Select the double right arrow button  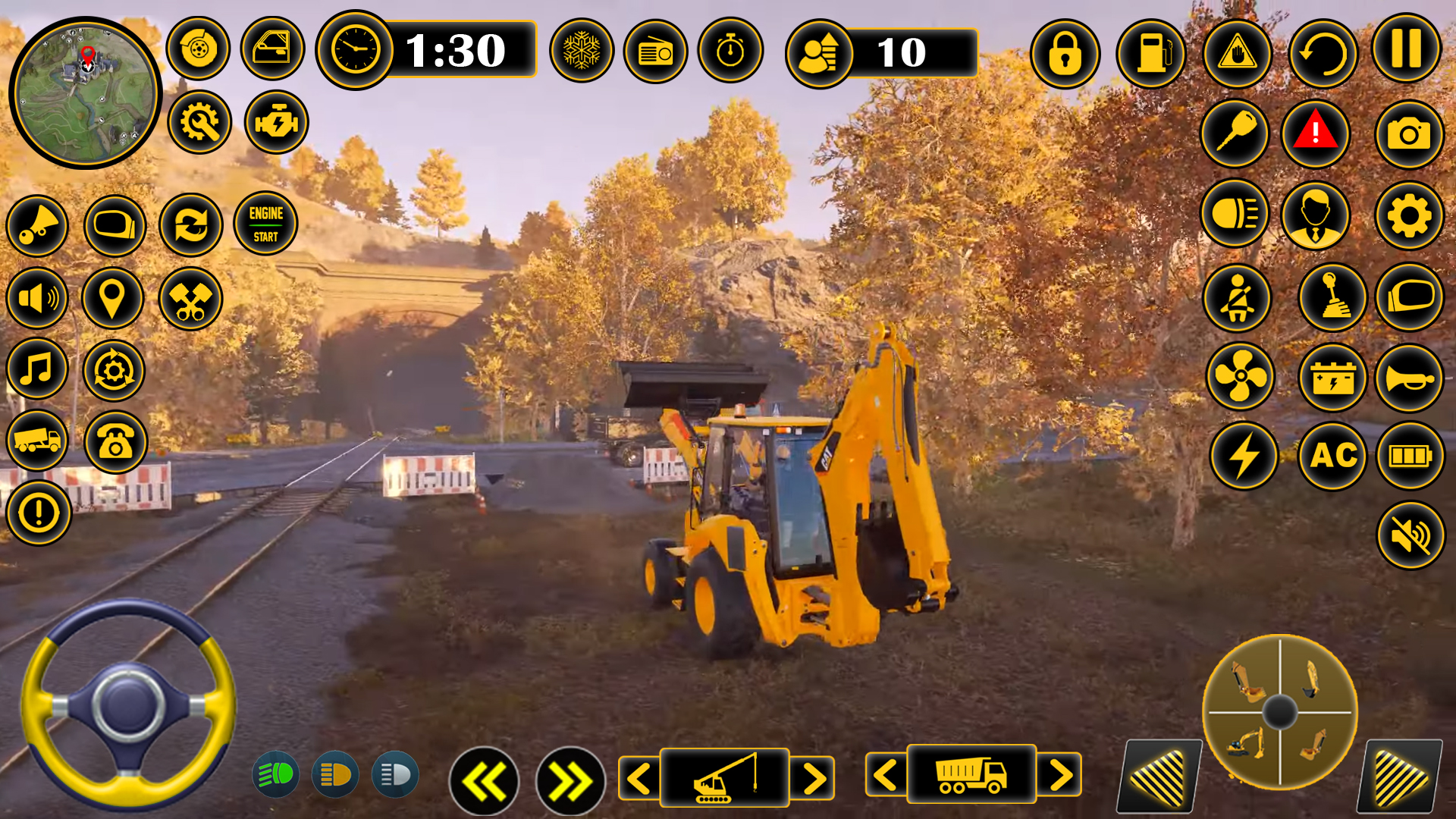[x=570, y=781]
